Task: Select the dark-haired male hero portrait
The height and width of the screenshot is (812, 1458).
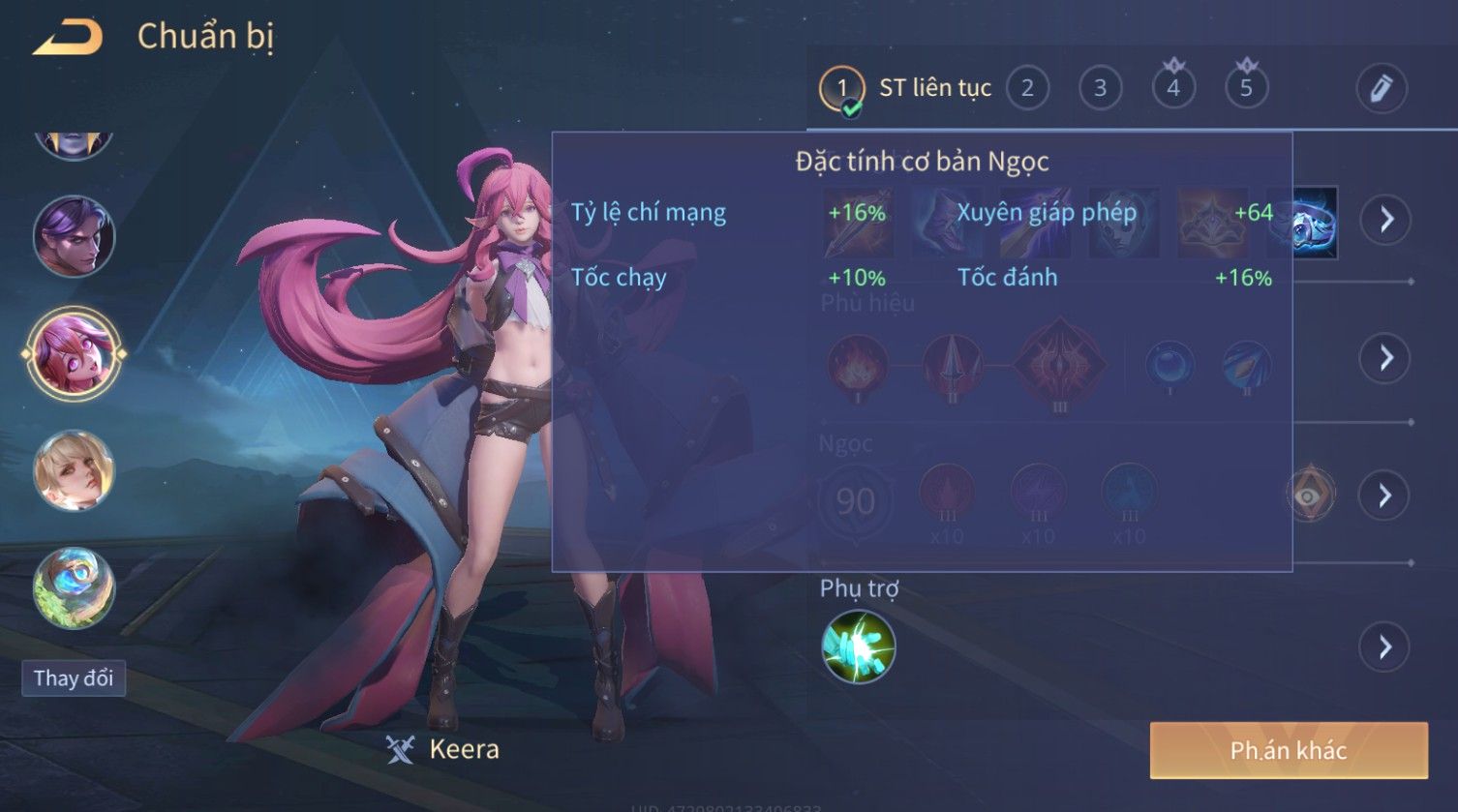Action: 74,237
